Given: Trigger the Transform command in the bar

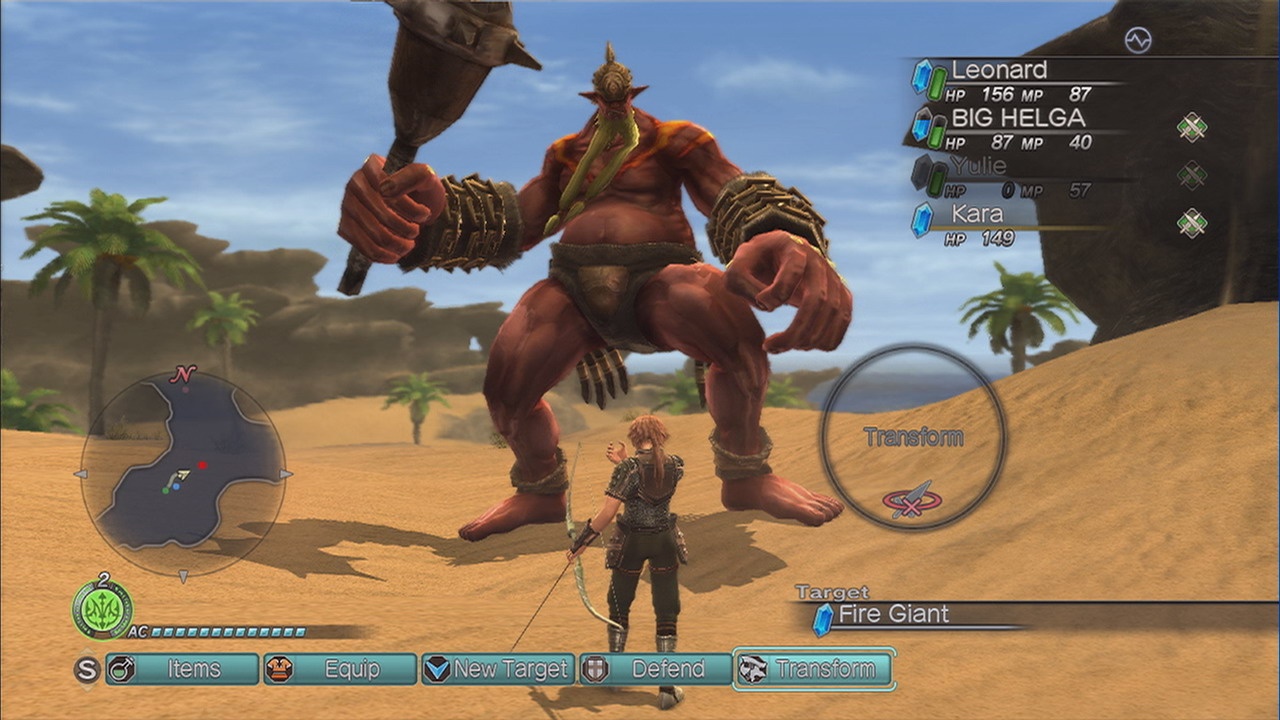Looking at the screenshot, I should (x=814, y=669).
